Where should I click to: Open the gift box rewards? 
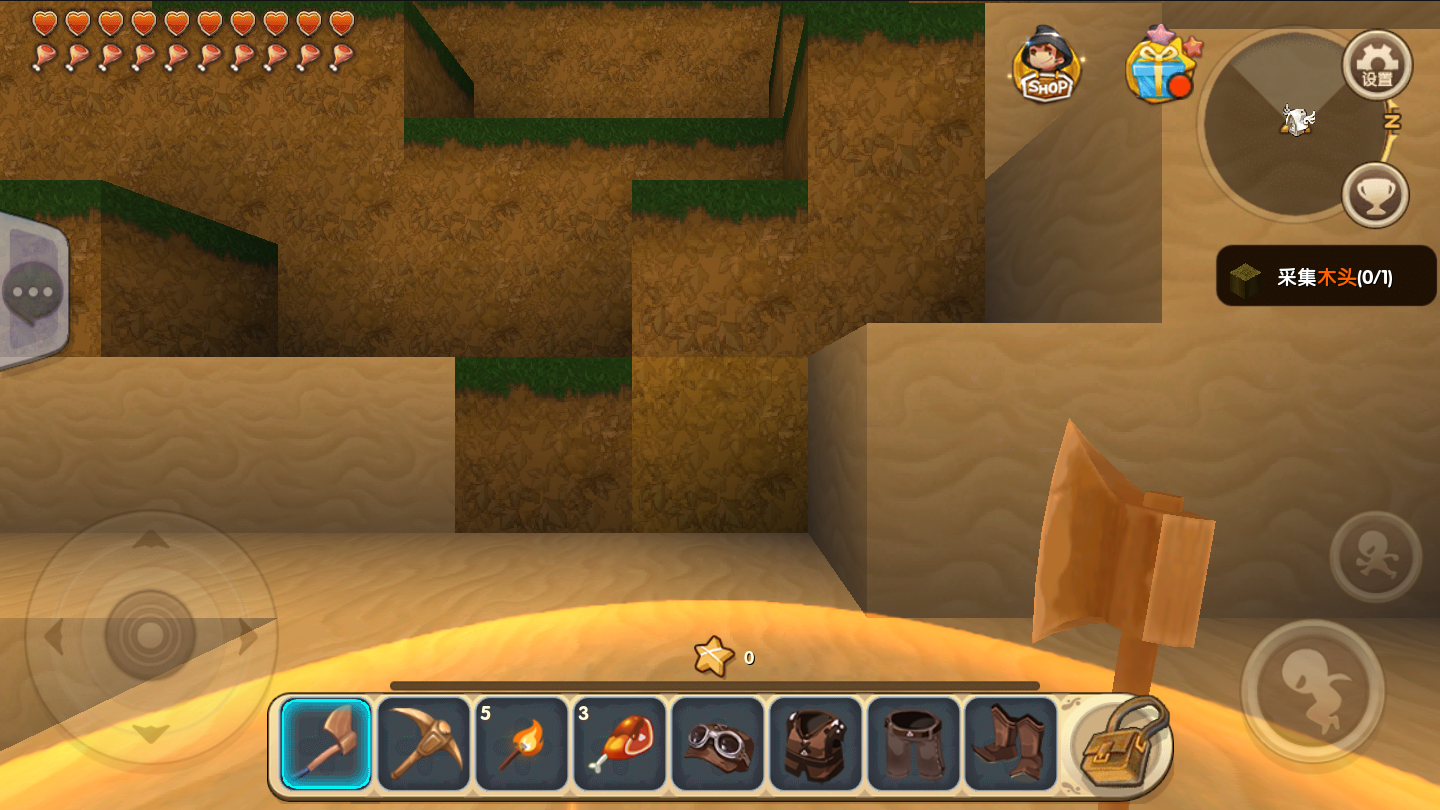pos(1159,67)
